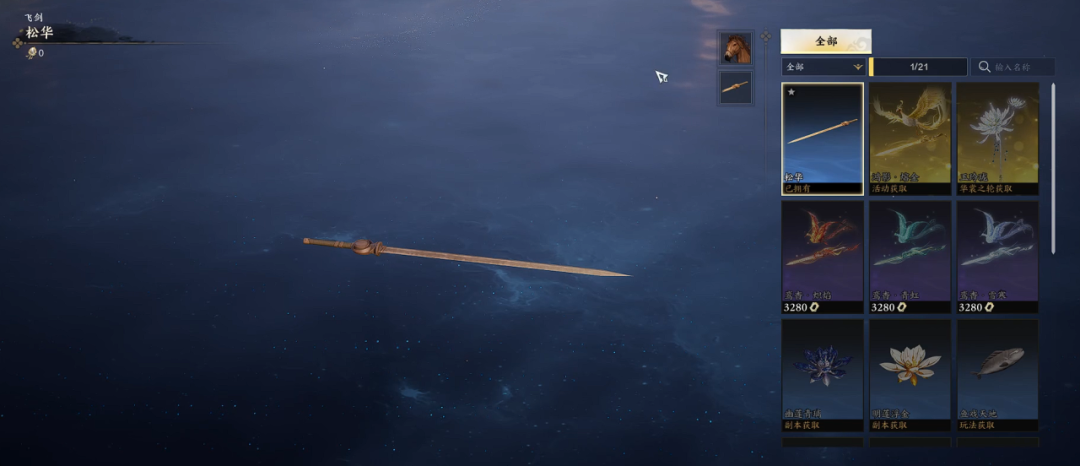Switch to the flying sword category
Screen dimensions: 1080x466
coord(735,87)
